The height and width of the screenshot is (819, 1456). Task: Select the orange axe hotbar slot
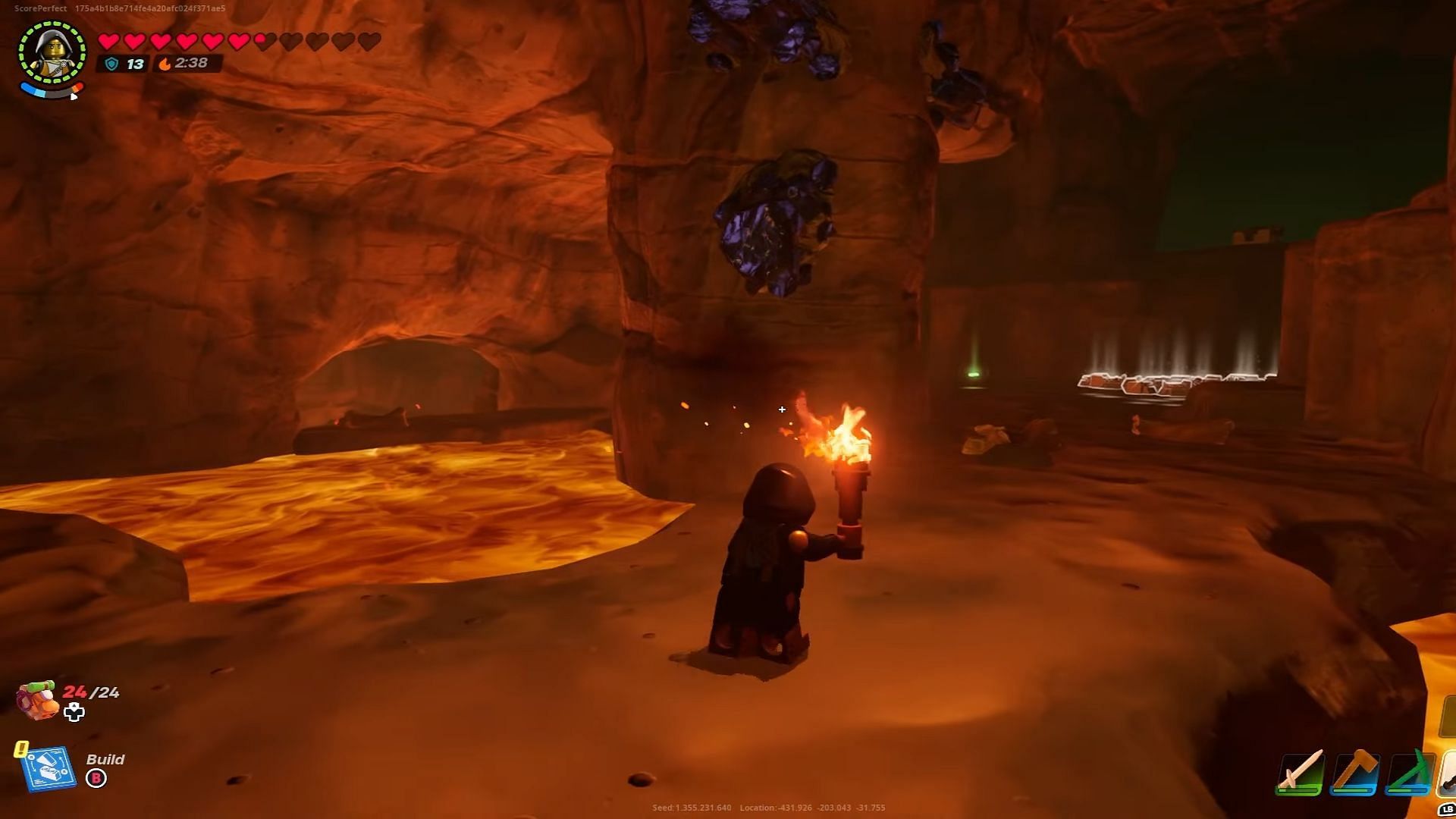1355,773
